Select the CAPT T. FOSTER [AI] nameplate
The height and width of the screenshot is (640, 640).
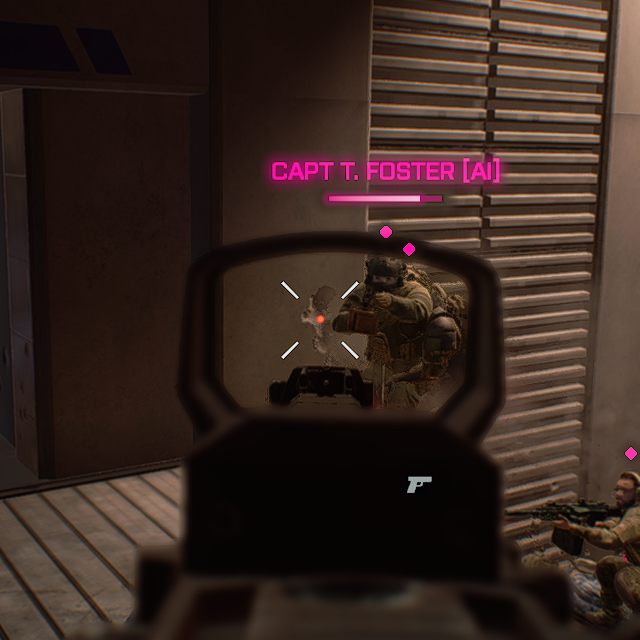(385, 172)
